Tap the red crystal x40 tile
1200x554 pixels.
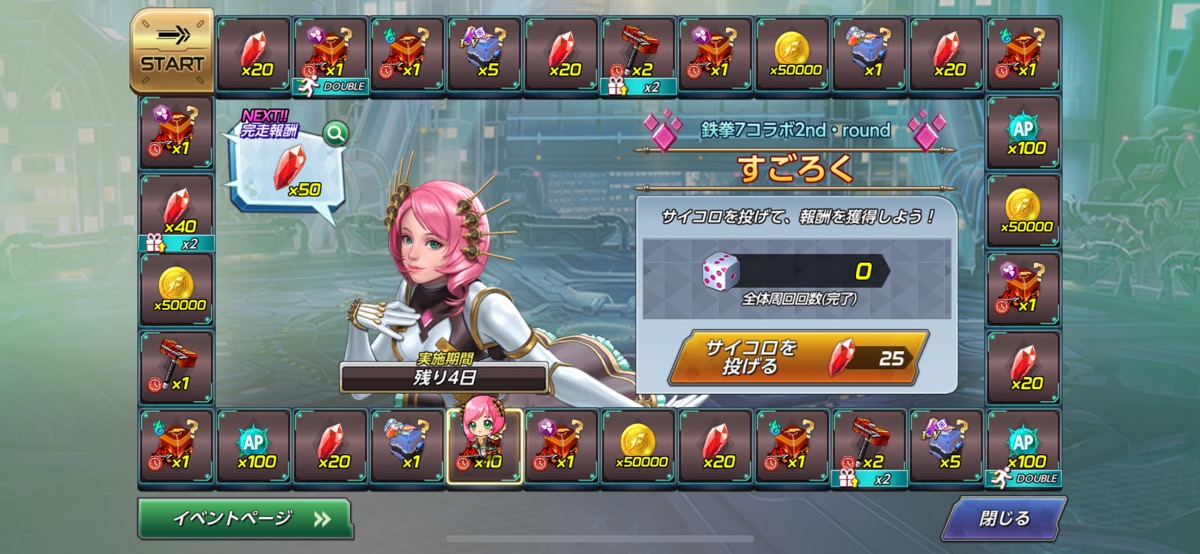point(176,212)
